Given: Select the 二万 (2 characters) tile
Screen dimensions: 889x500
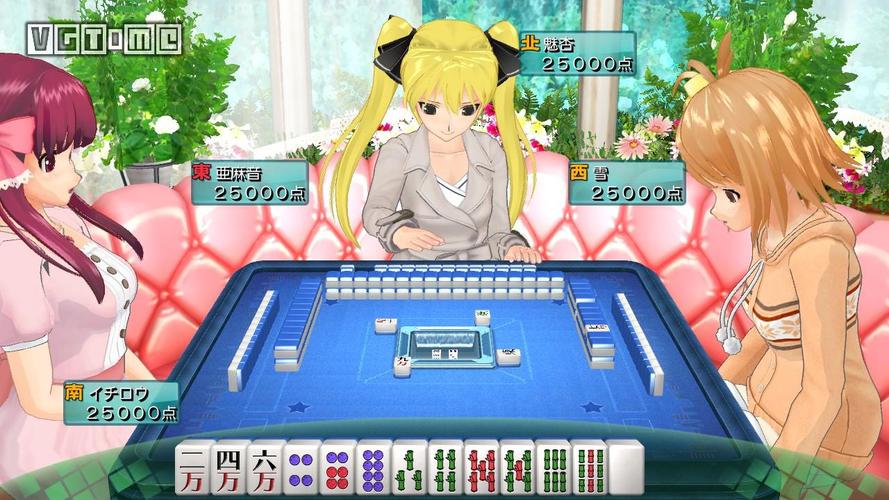Looking at the screenshot, I should (193, 469).
